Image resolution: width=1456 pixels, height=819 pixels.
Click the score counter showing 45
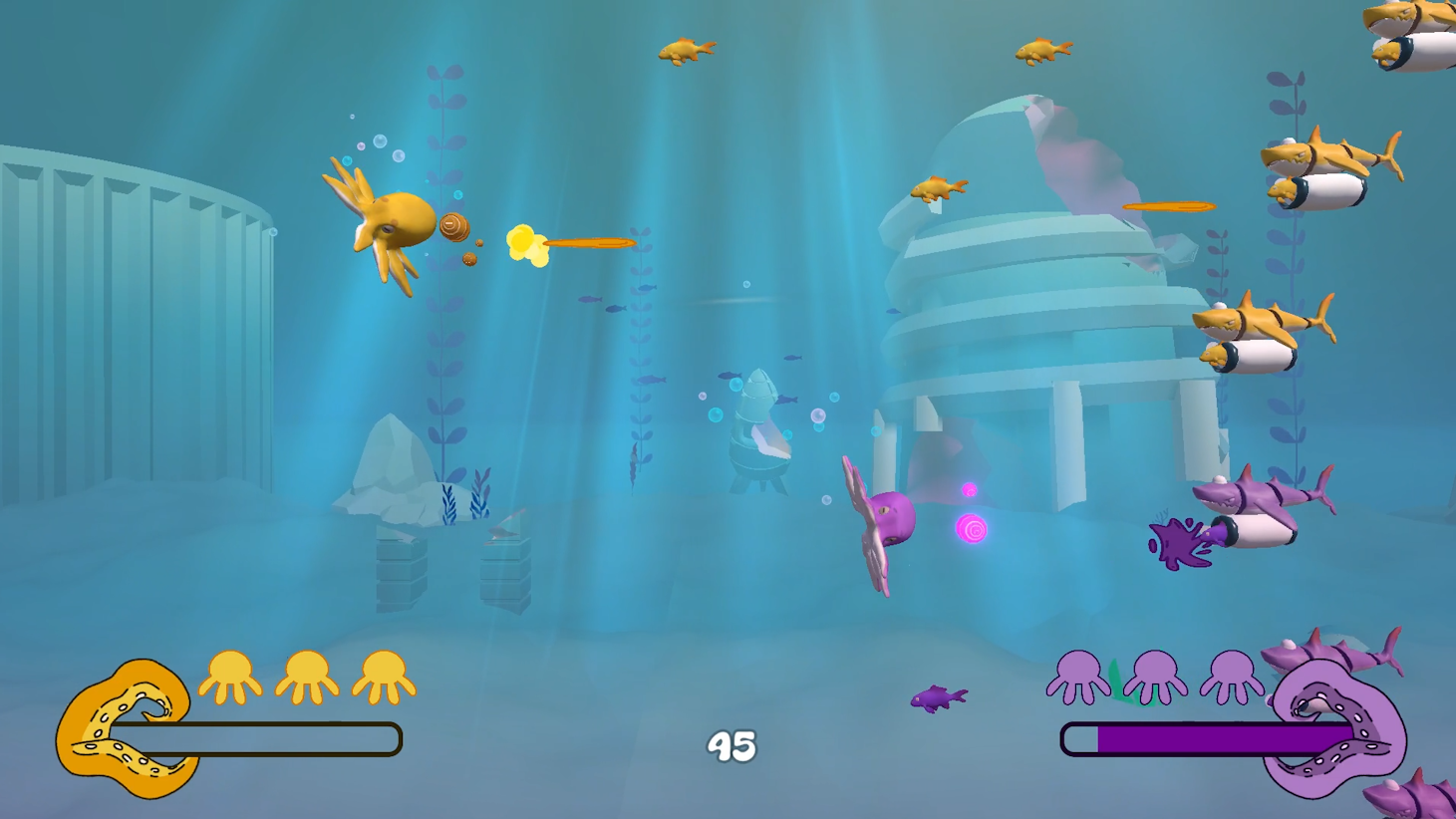click(x=730, y=744)
